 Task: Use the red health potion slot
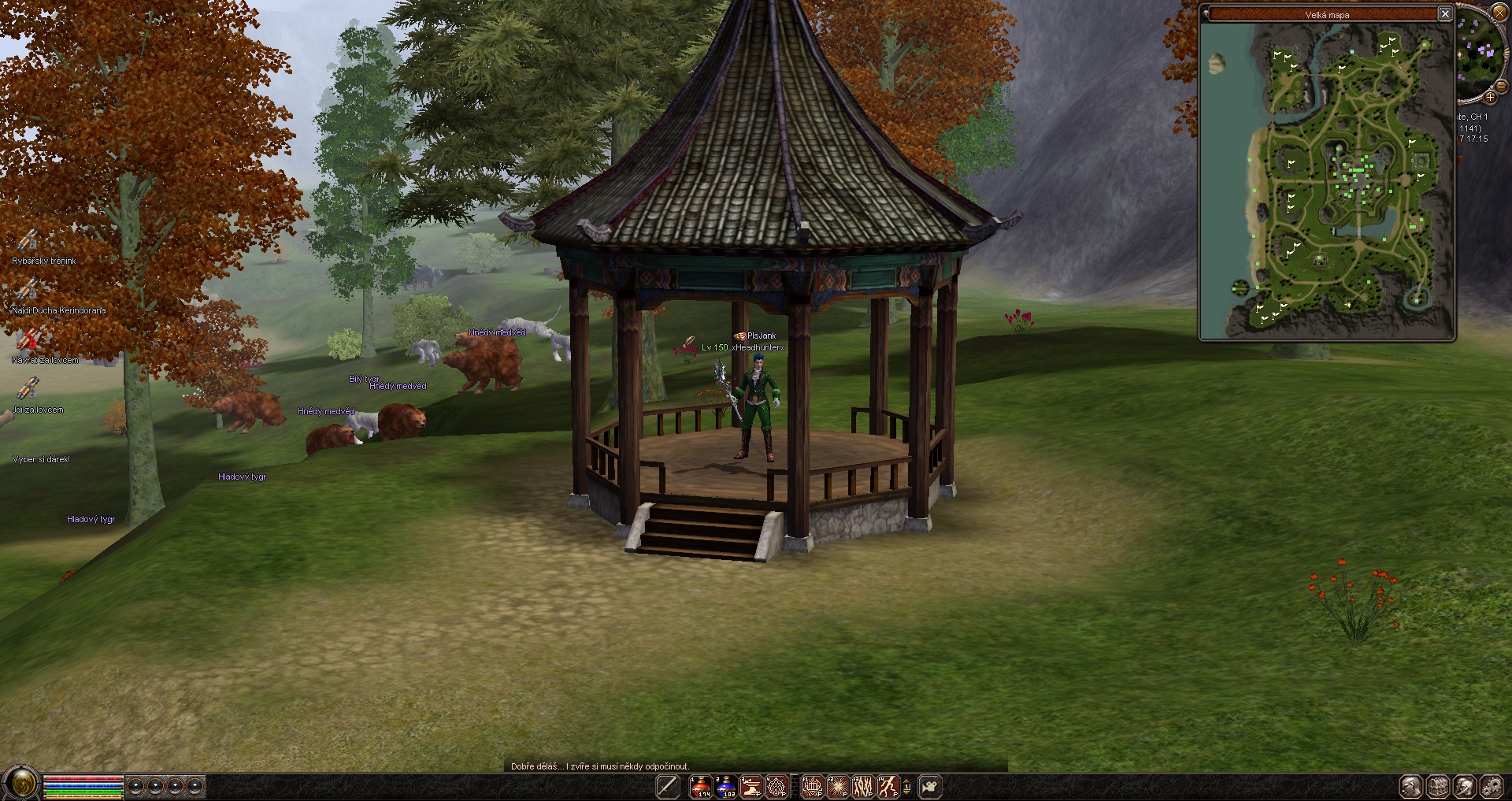(x=700, y=786)
